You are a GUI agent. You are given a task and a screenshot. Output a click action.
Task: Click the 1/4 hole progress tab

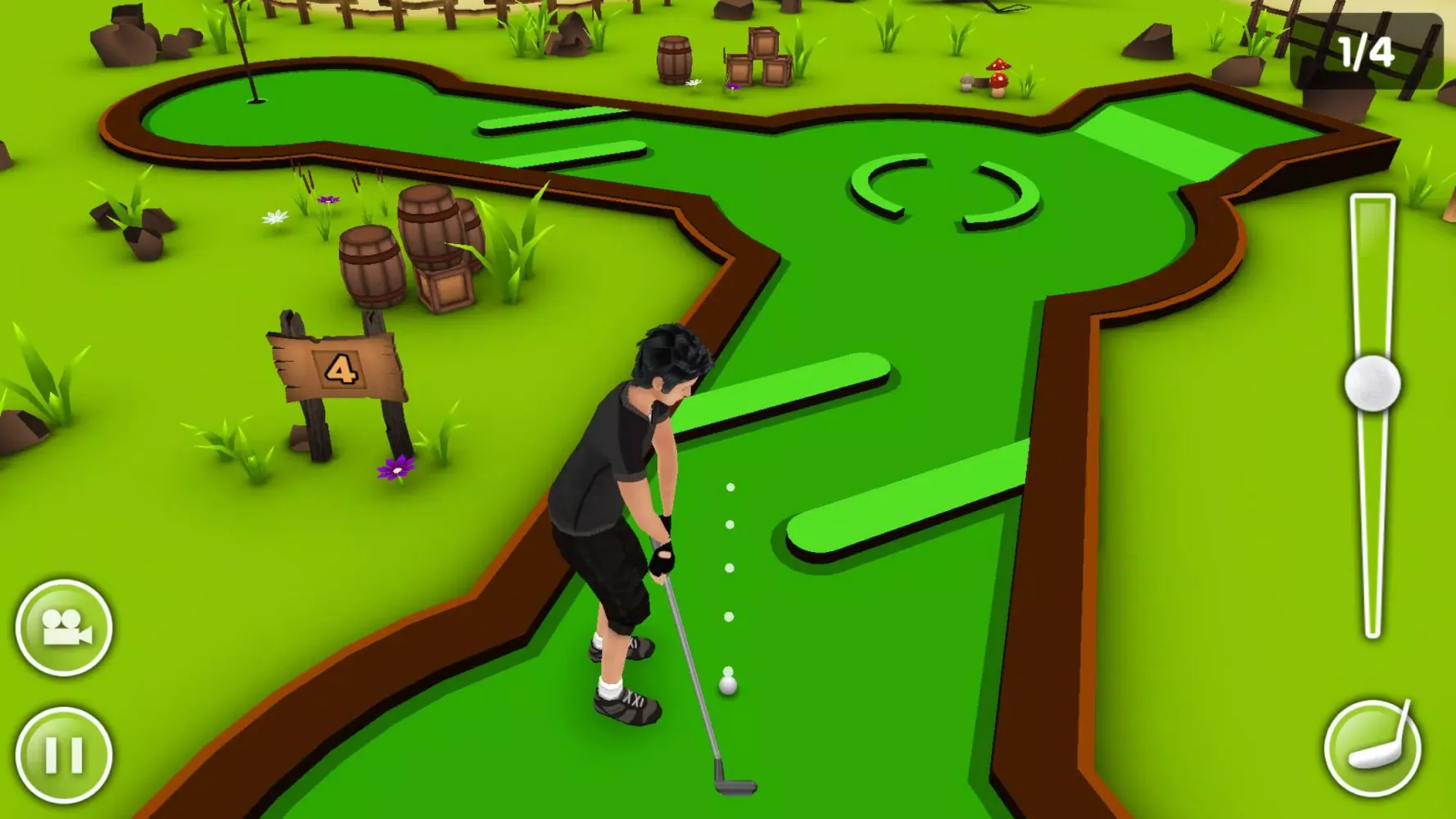tap(1368, 51)
